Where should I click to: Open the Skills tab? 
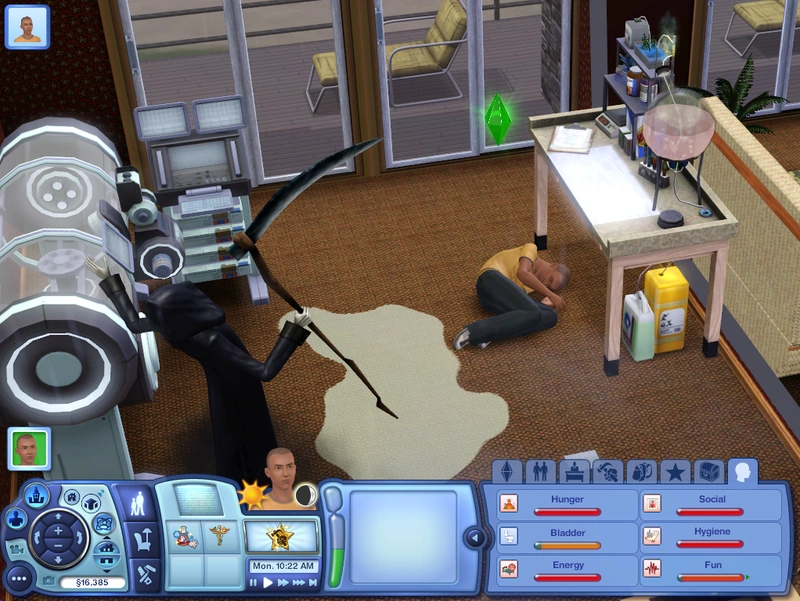tap(608, 471)
